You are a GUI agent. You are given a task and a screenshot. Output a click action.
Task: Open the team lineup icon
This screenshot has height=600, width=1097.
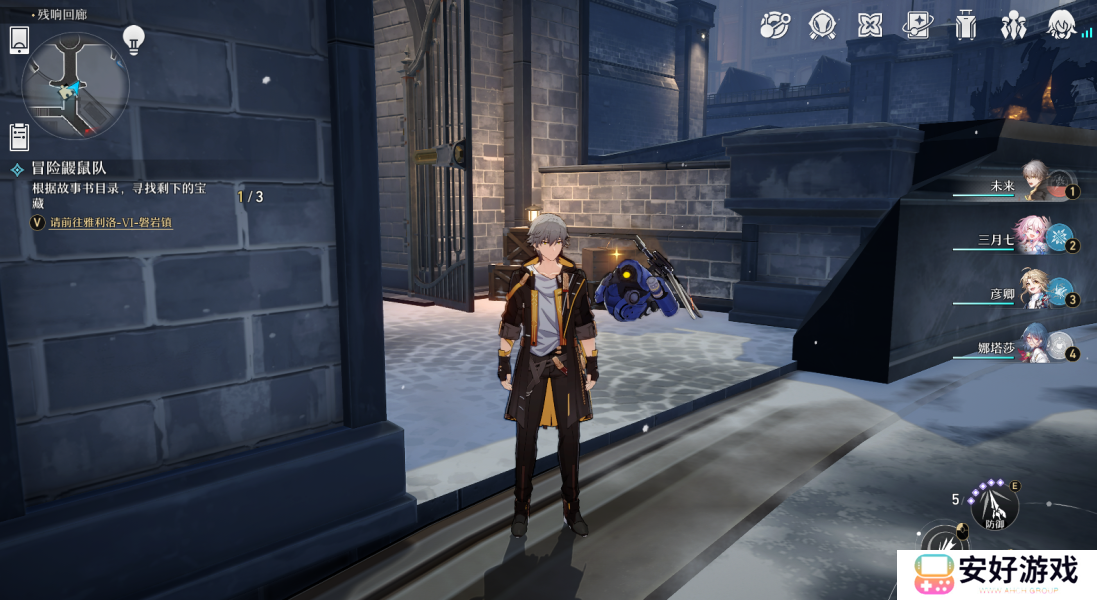point(1013,25)
